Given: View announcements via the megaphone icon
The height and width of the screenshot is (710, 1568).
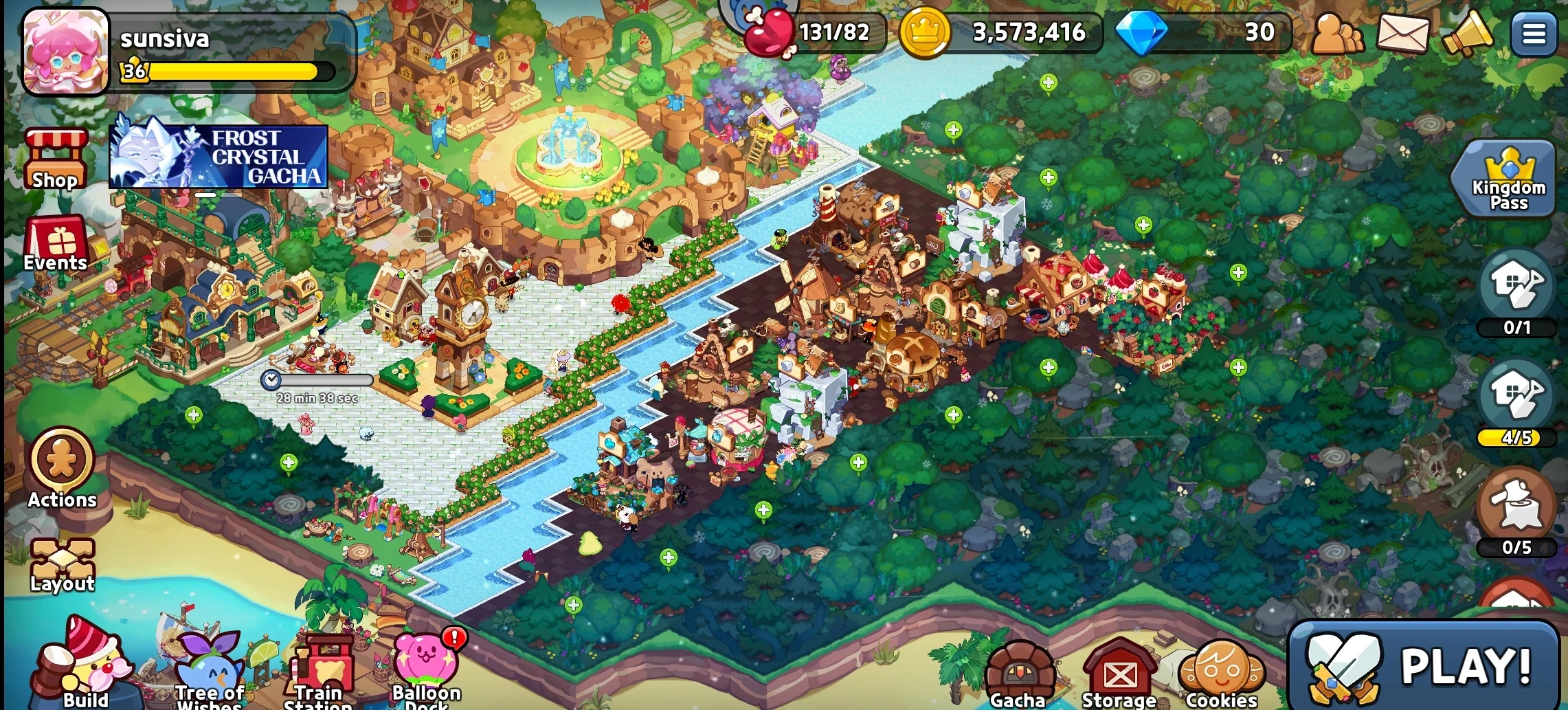Looking at the screenshot, I should (x=1468, y=33).
